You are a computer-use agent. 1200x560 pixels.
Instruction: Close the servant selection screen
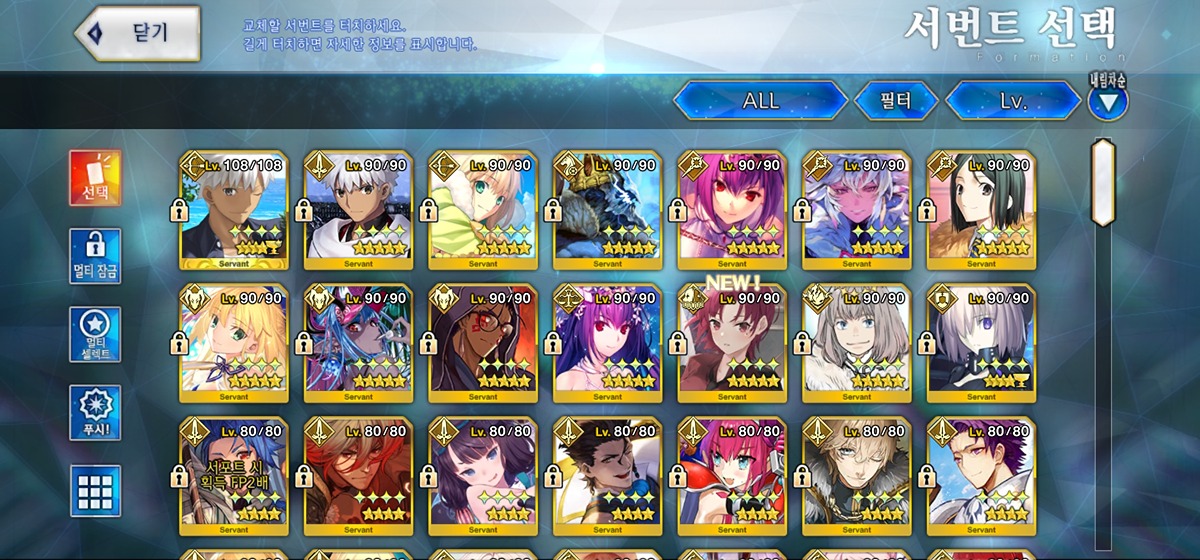(x=137, y=32)
